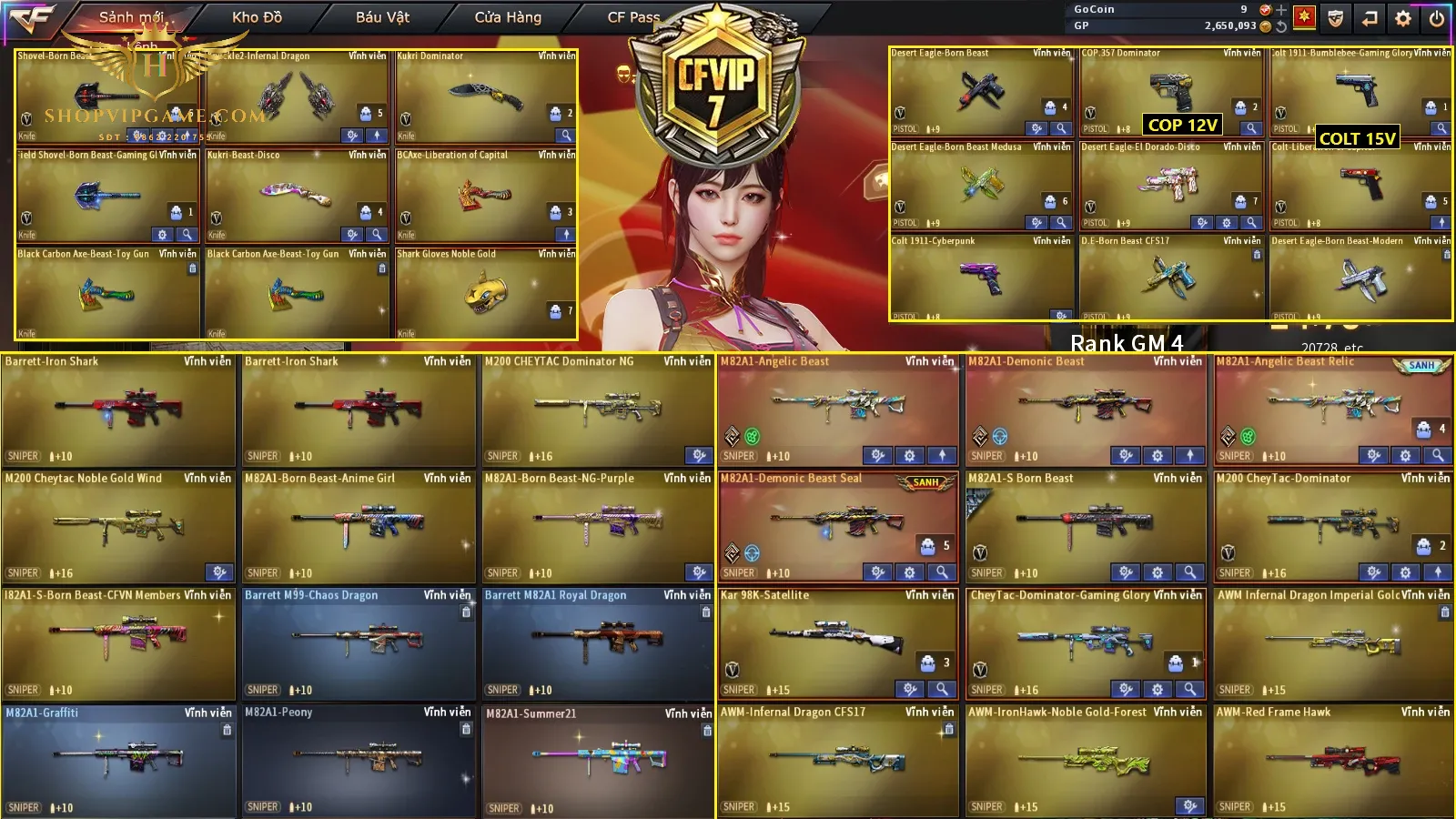Click the green honeycomb badge on M82A1-Angelic Beast
The width and height of the screenshot is (1456, 819).
(x=752, y=436)
